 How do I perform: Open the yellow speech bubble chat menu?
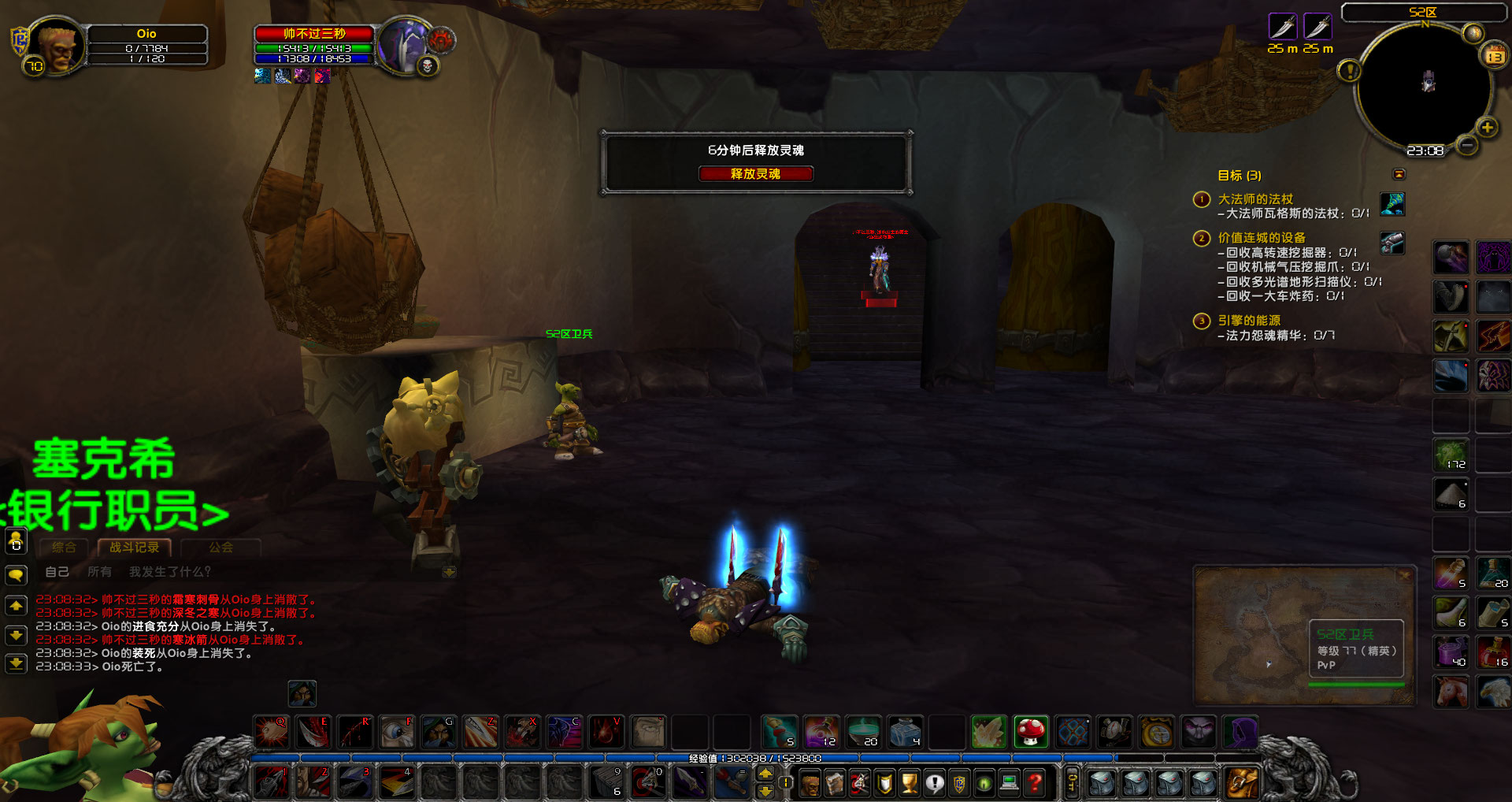[16, 575]
